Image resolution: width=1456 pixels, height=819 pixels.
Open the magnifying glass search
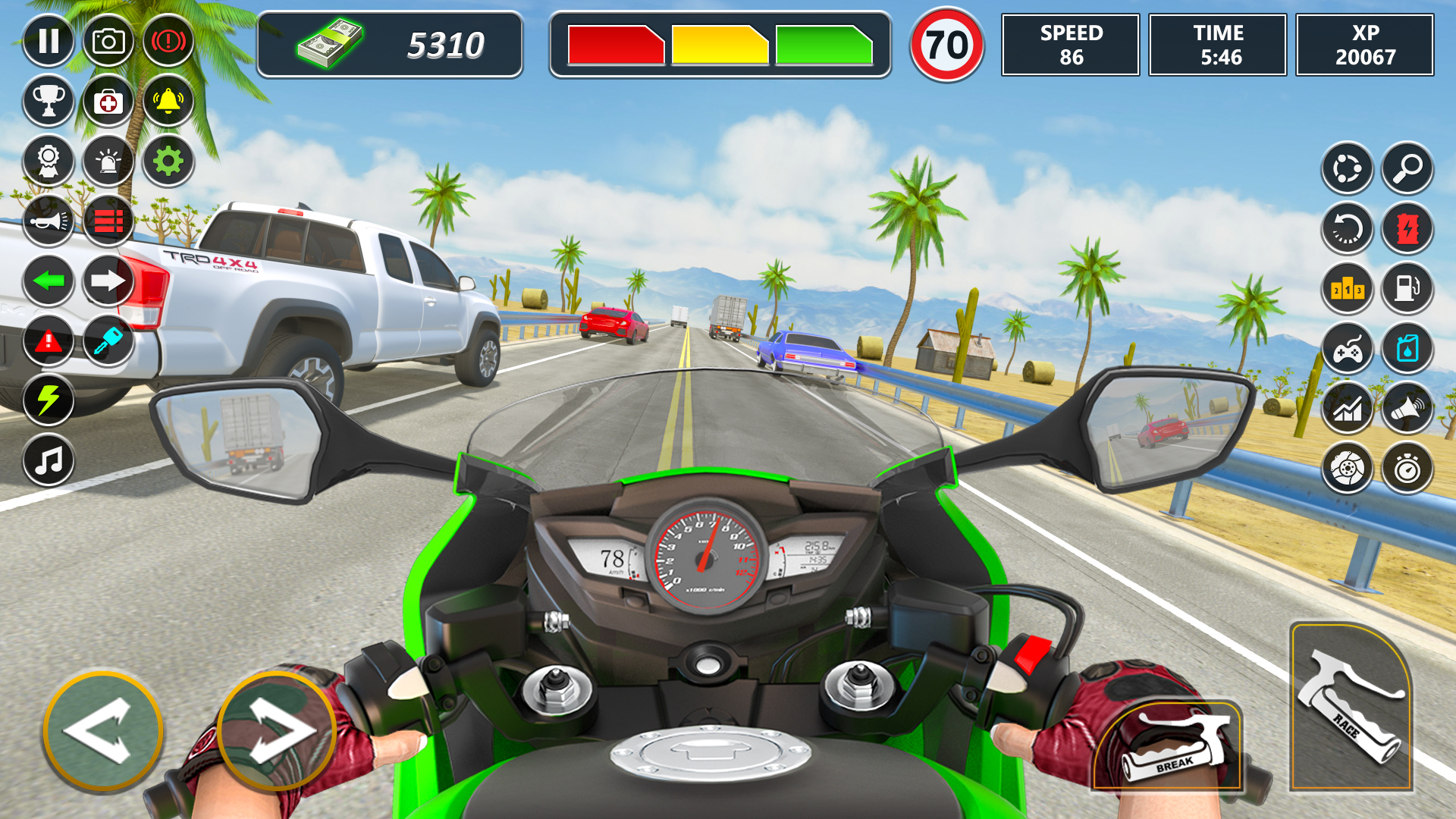(x=1407, y=168)
